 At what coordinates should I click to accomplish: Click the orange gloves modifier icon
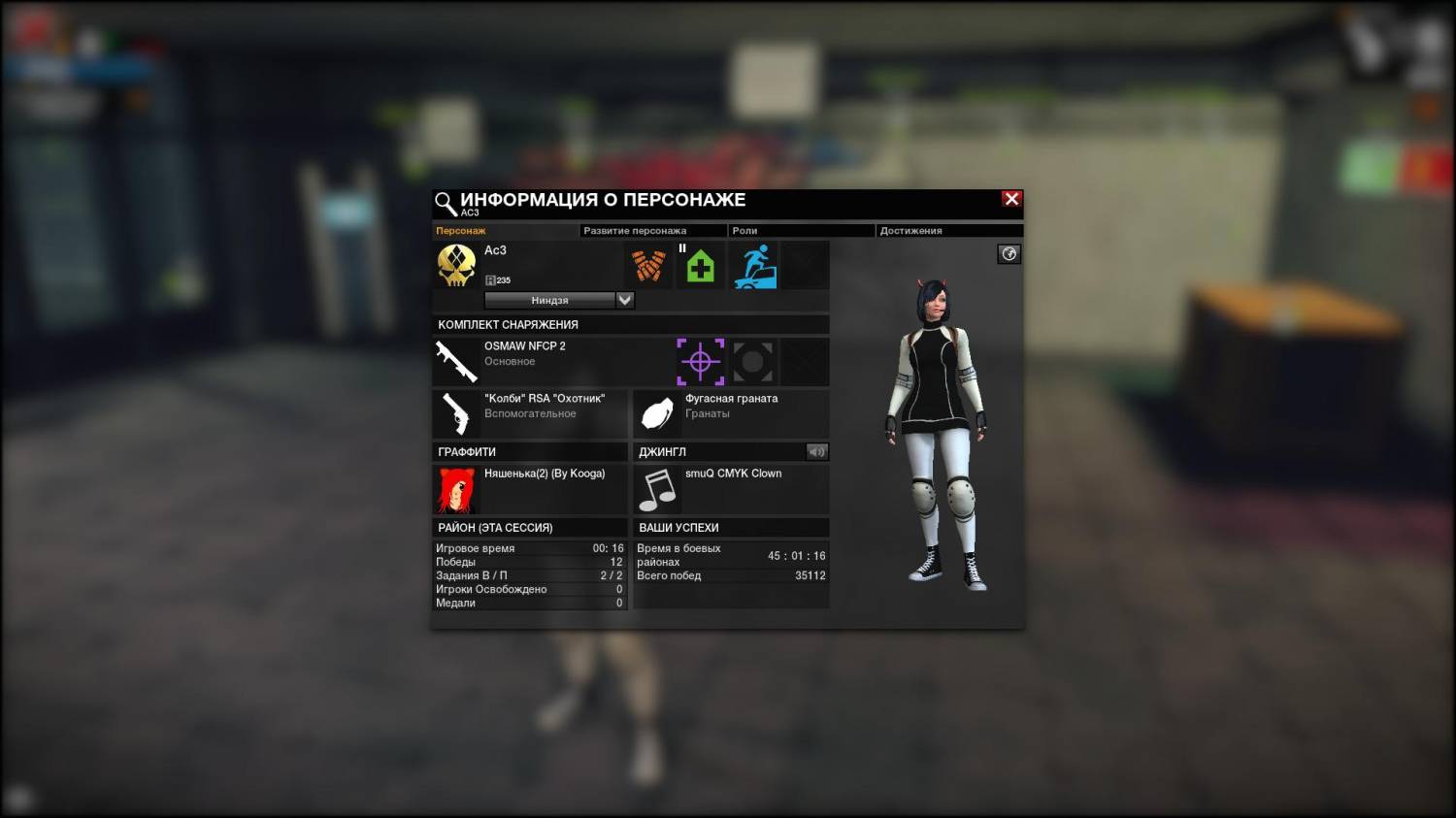648,266
